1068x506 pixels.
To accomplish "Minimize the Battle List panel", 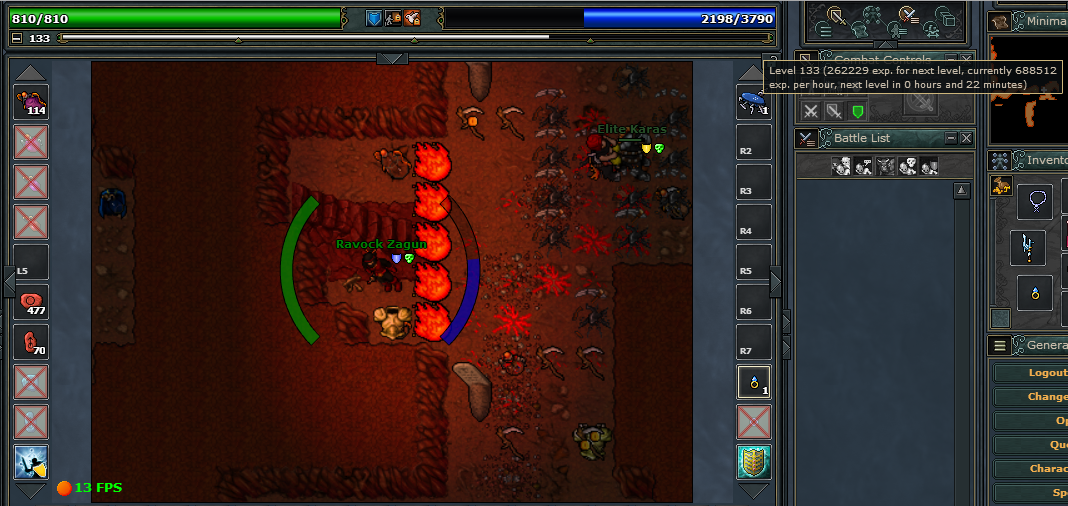I will 951,138.
